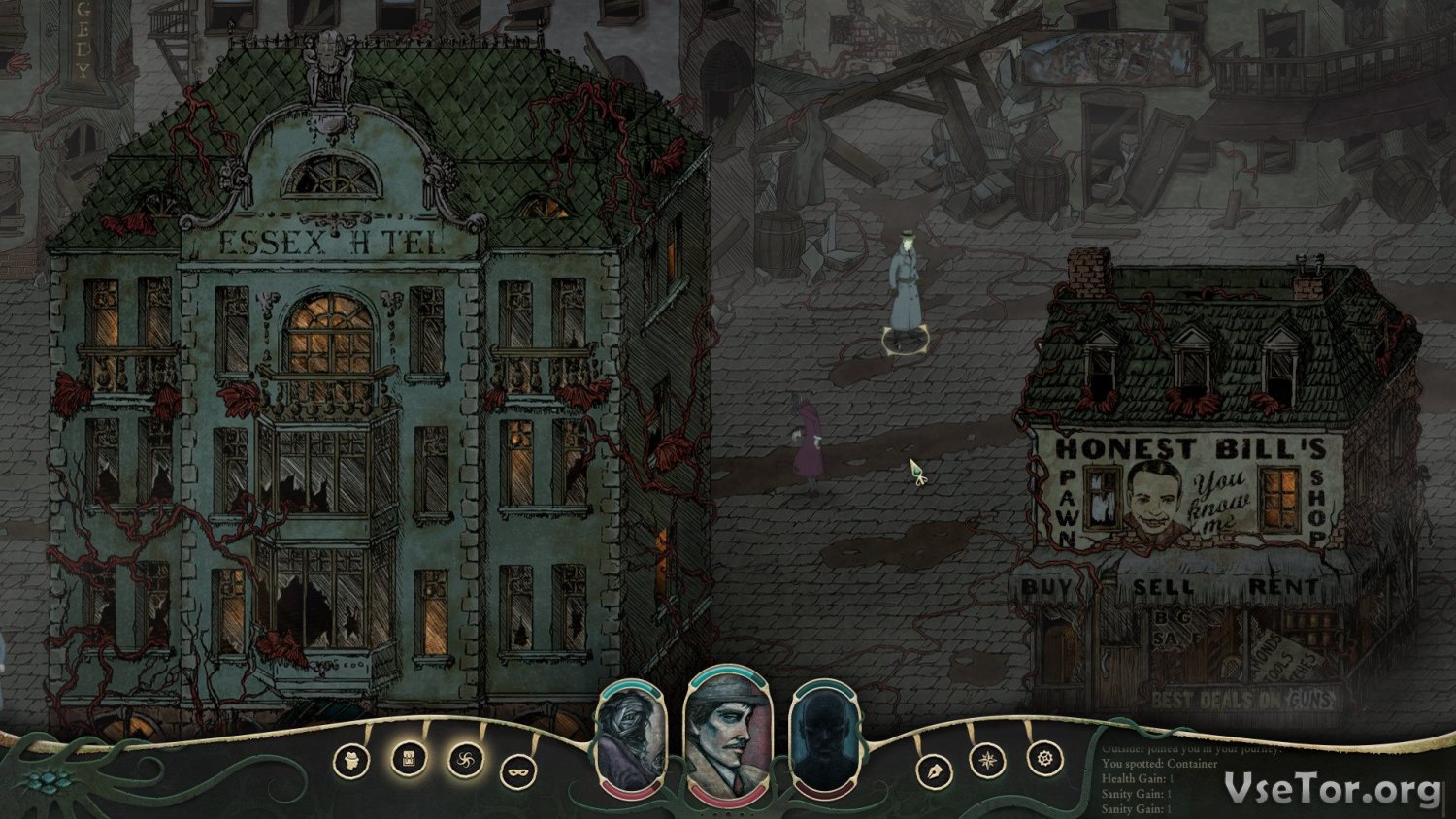Screen dimensions: 1456x819
Task: Open the map compass-star icon
Action: click(x=988, y=760)
